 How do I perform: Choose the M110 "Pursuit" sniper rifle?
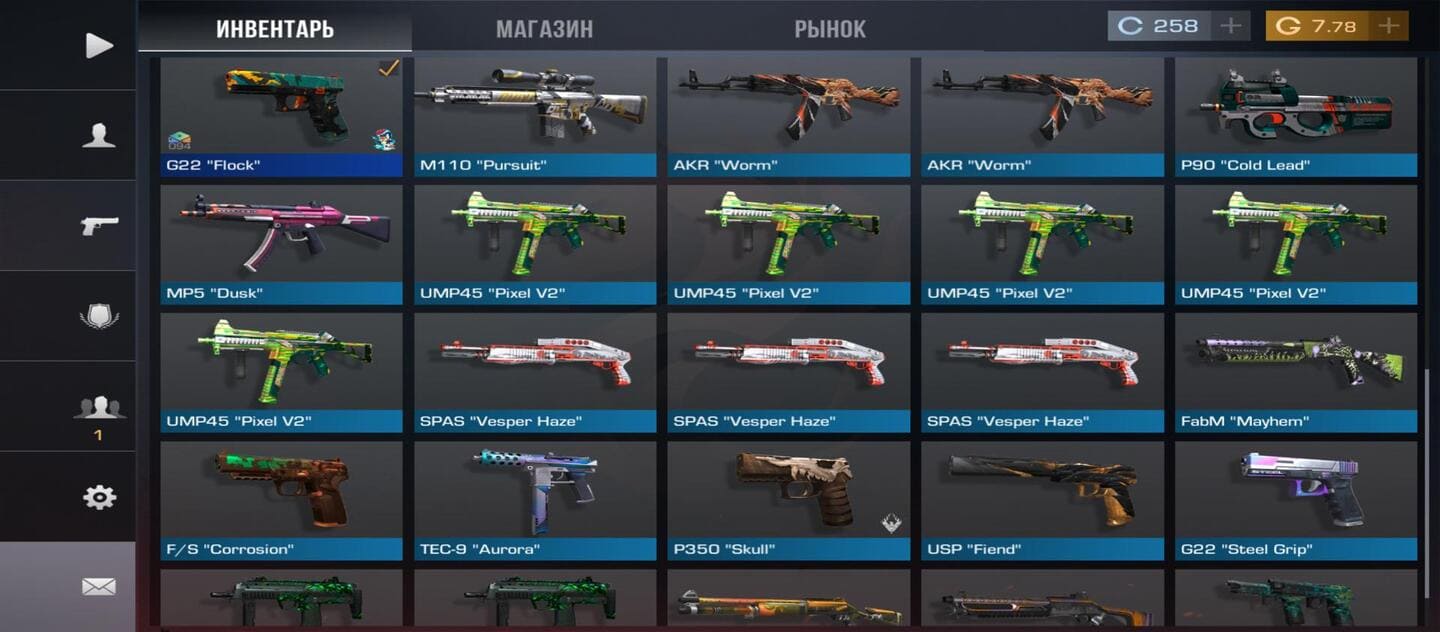[535, 115]
